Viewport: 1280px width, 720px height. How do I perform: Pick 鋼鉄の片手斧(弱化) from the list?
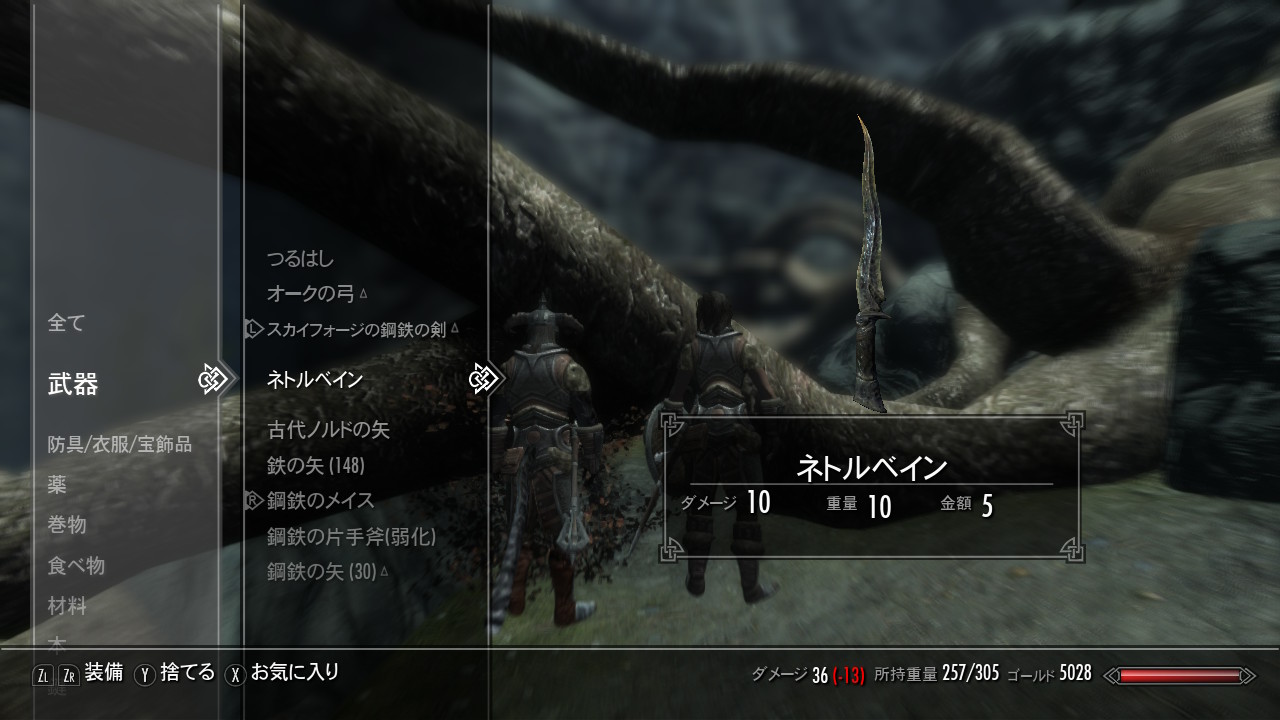tap(351, 537)
